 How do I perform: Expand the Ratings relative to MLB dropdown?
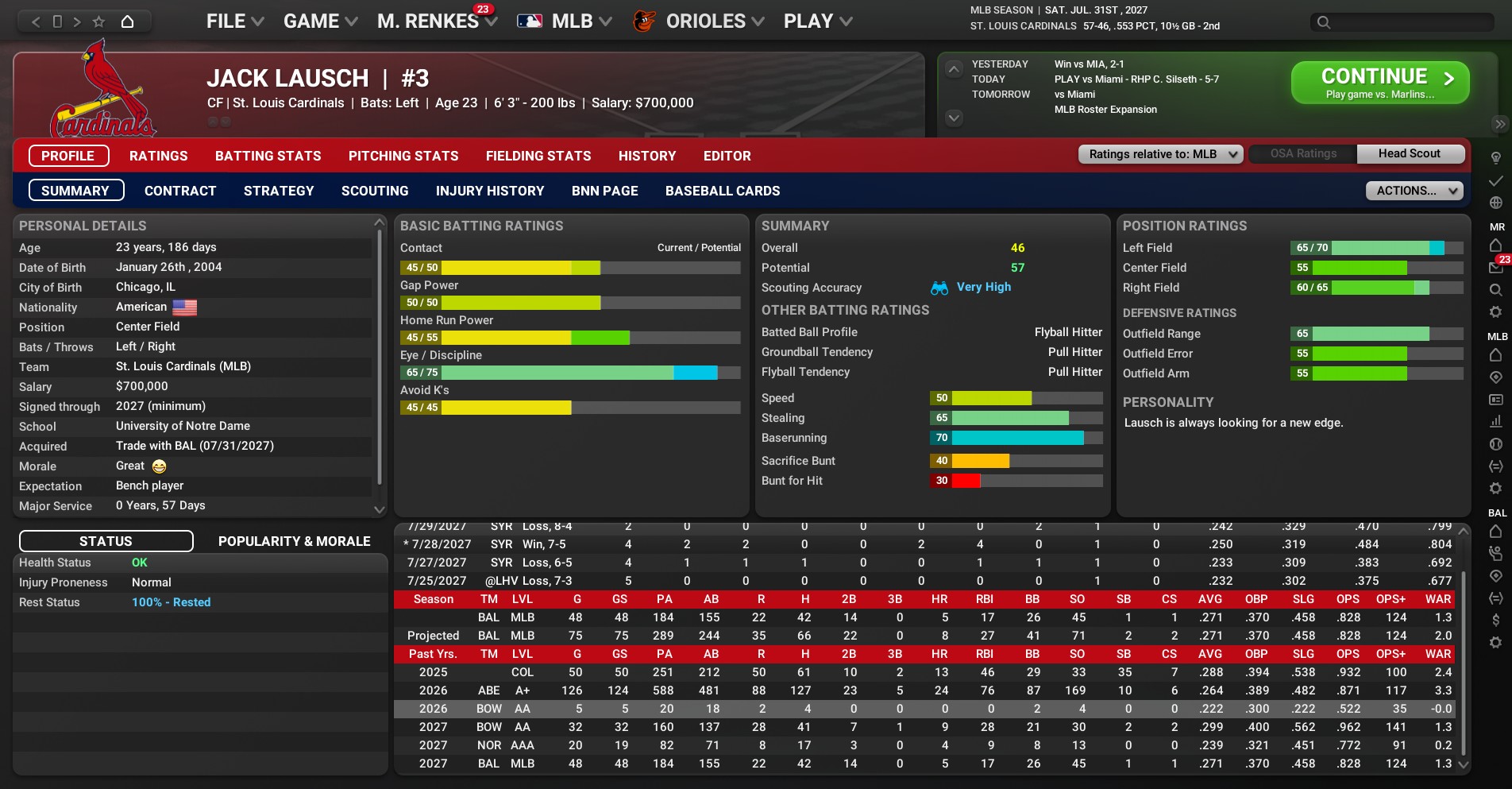coord(1160,154)
